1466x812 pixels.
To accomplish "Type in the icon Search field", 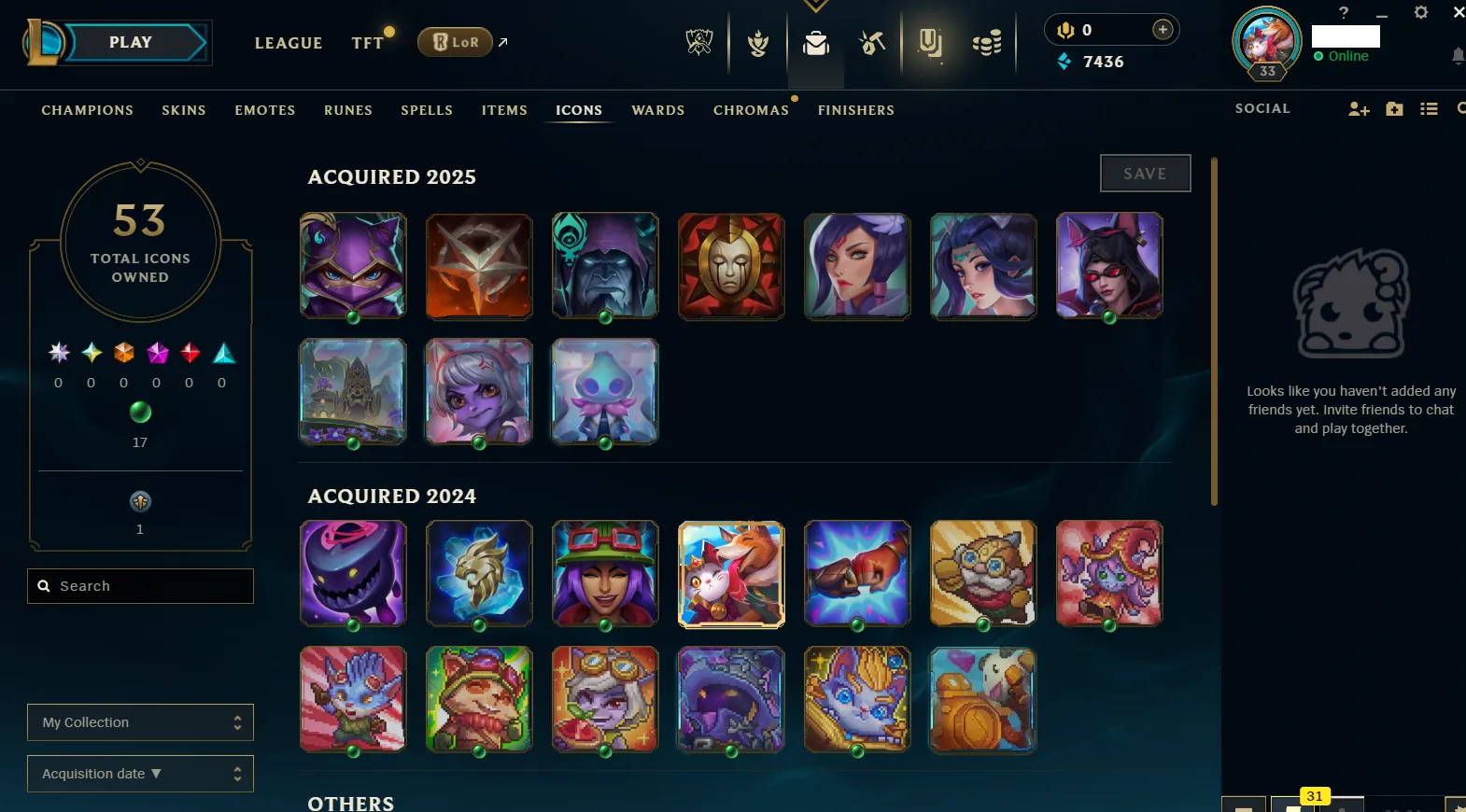I will [140, 586].
